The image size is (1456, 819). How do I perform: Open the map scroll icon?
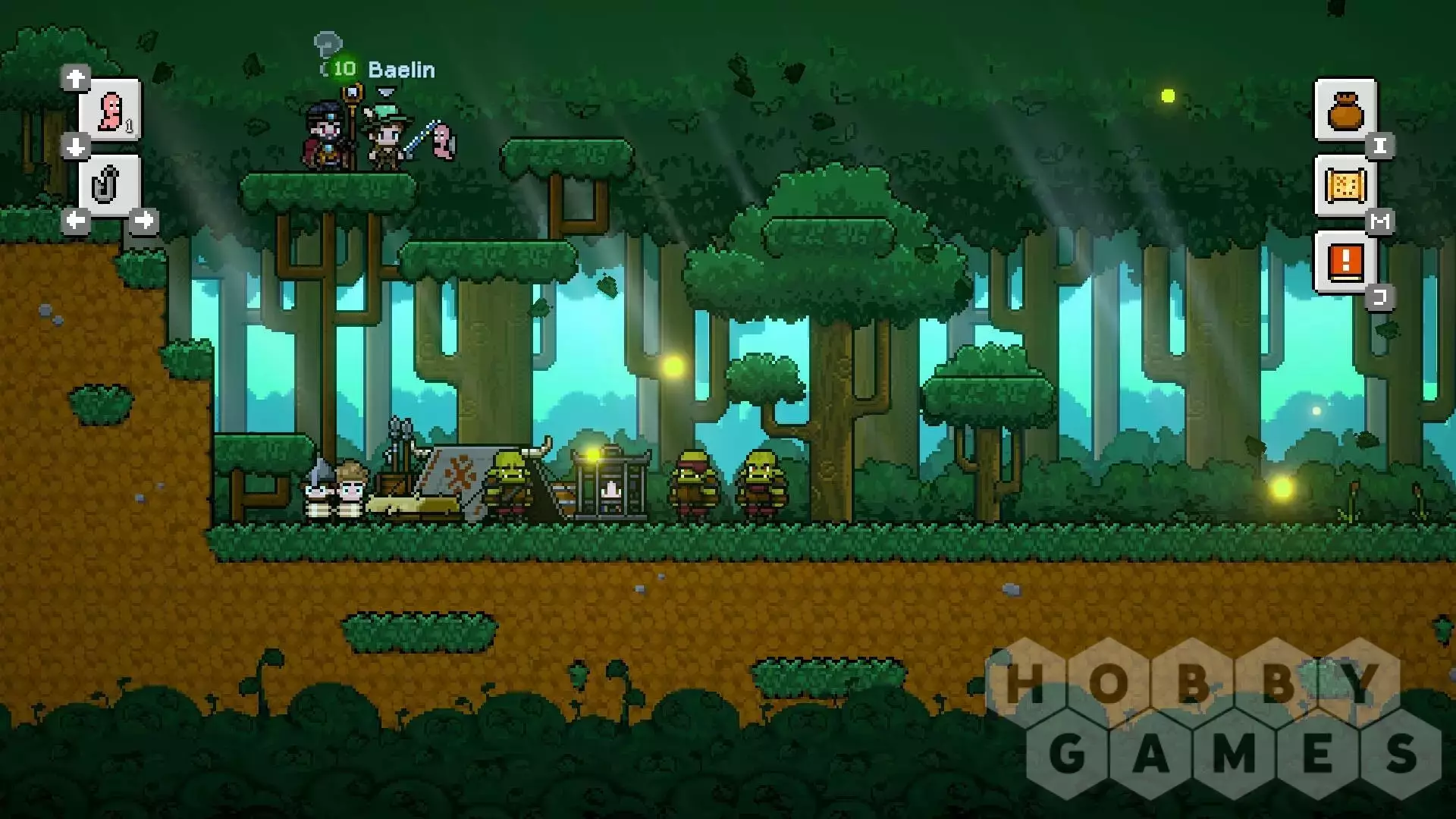1345,186
